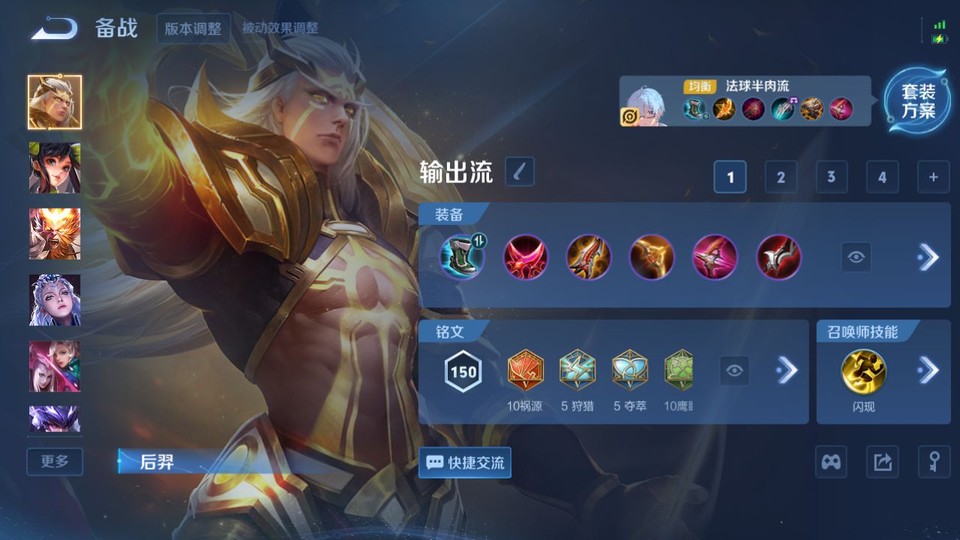Go back using the return arrow

[54, 28]
